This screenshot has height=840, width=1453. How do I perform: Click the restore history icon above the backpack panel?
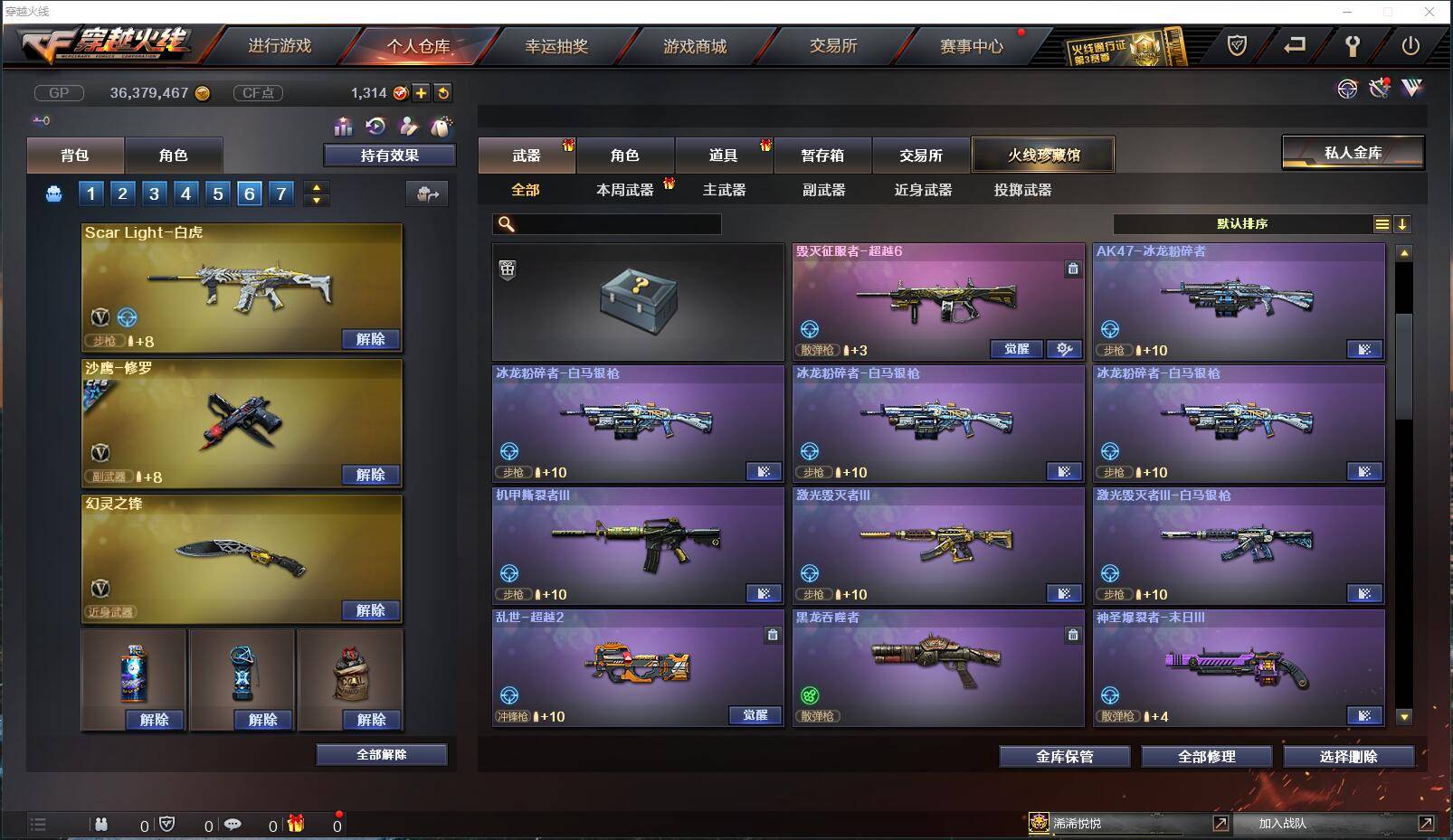pos(375,127)
